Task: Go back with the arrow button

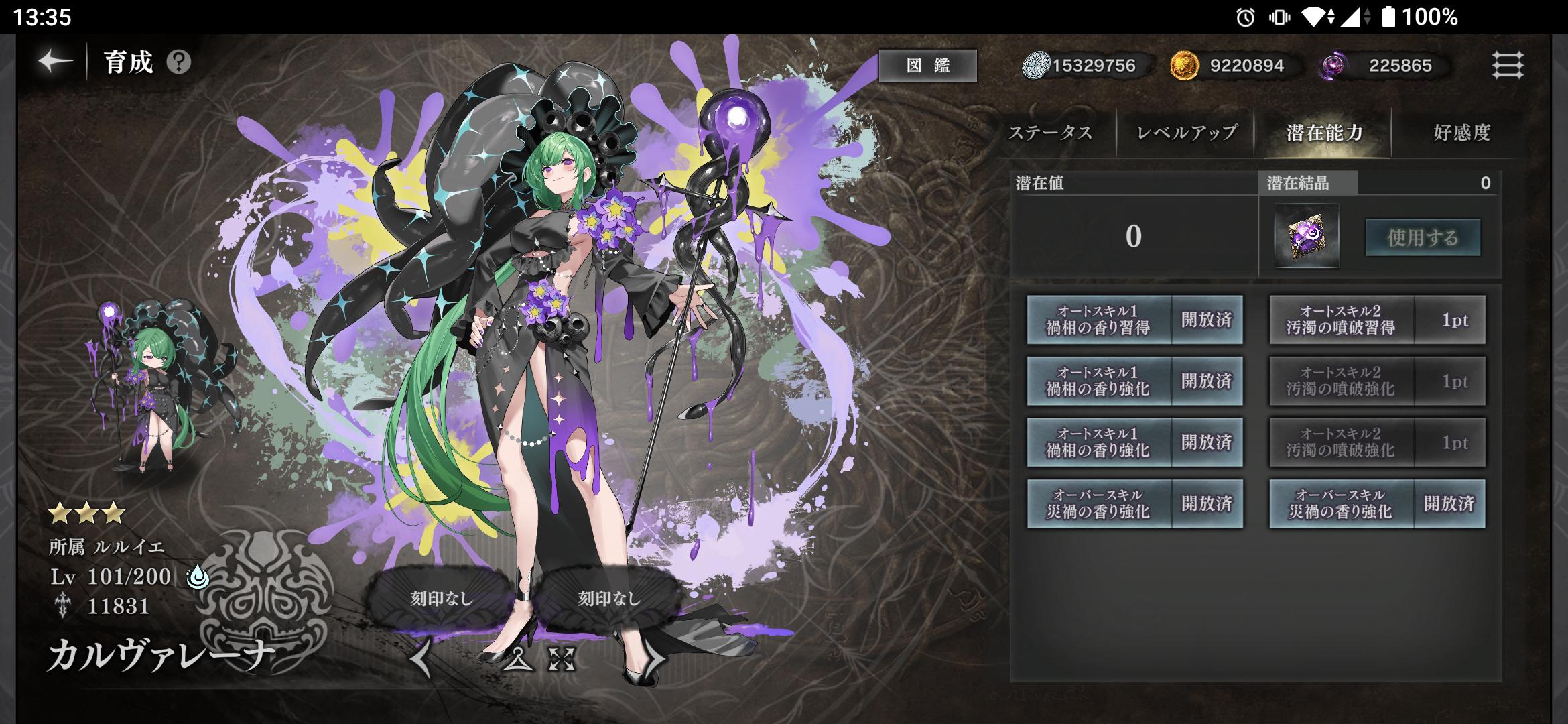Action: coord(55,62)
